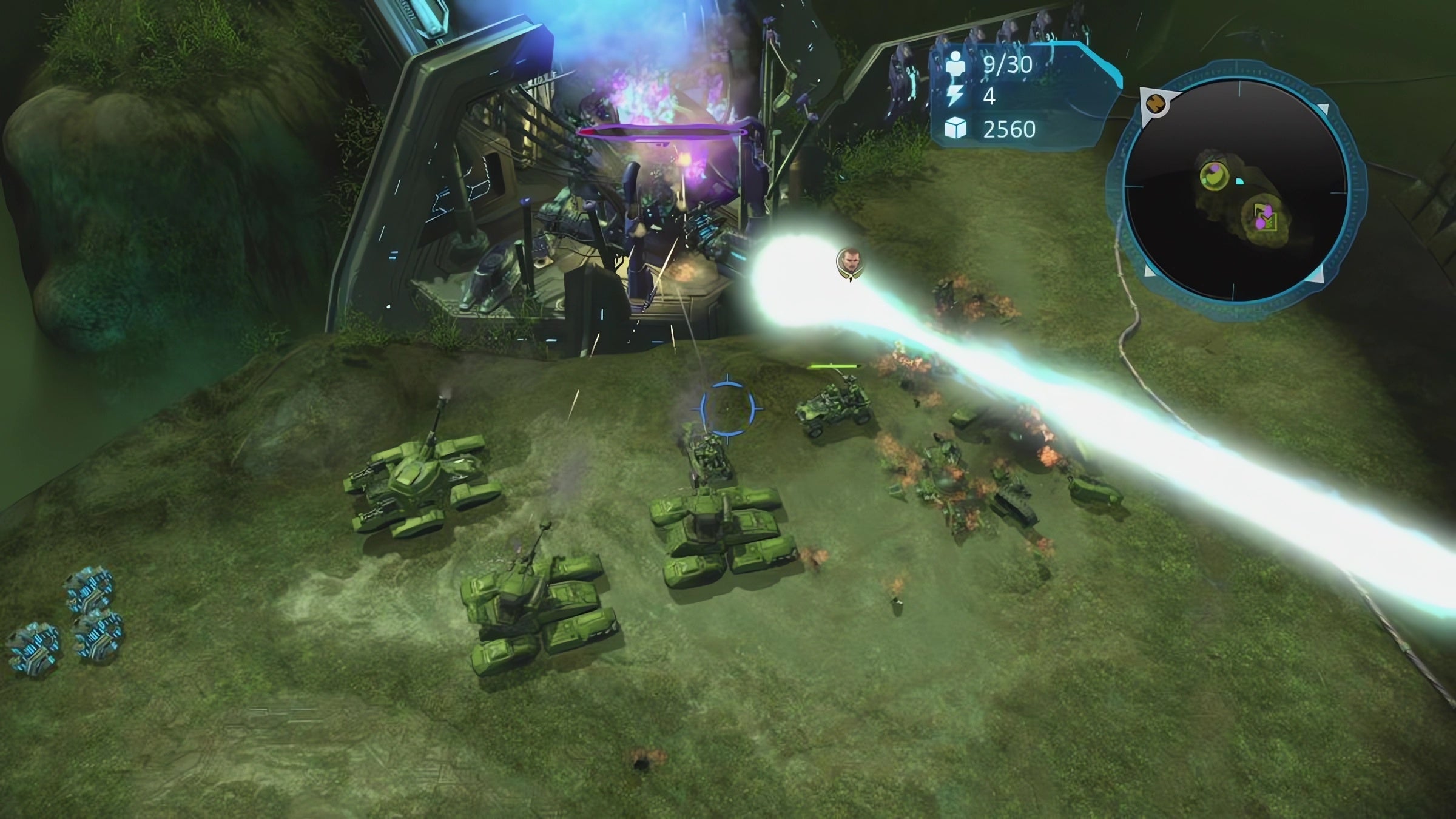The height and width of the screenshot is (819, 1456).
Task: Select the hero portrait marker
Action: (x=849, y=261)
